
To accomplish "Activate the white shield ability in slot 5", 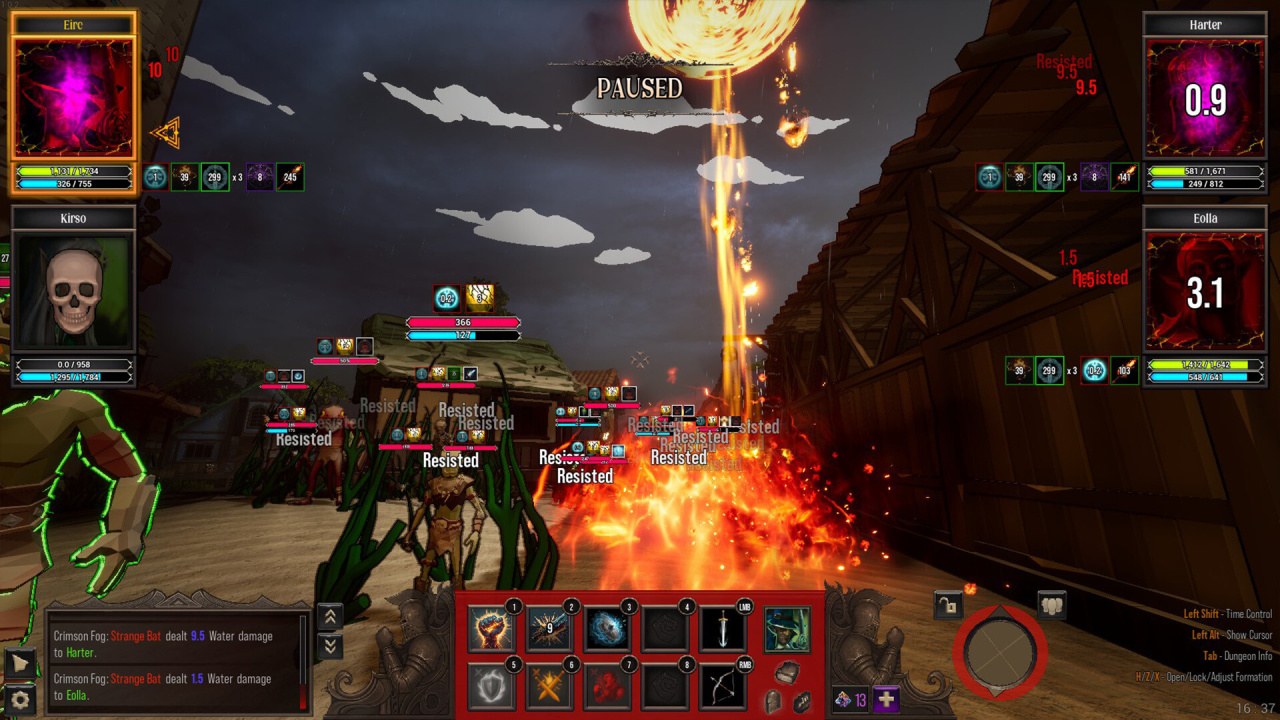I will click(492, 686).
